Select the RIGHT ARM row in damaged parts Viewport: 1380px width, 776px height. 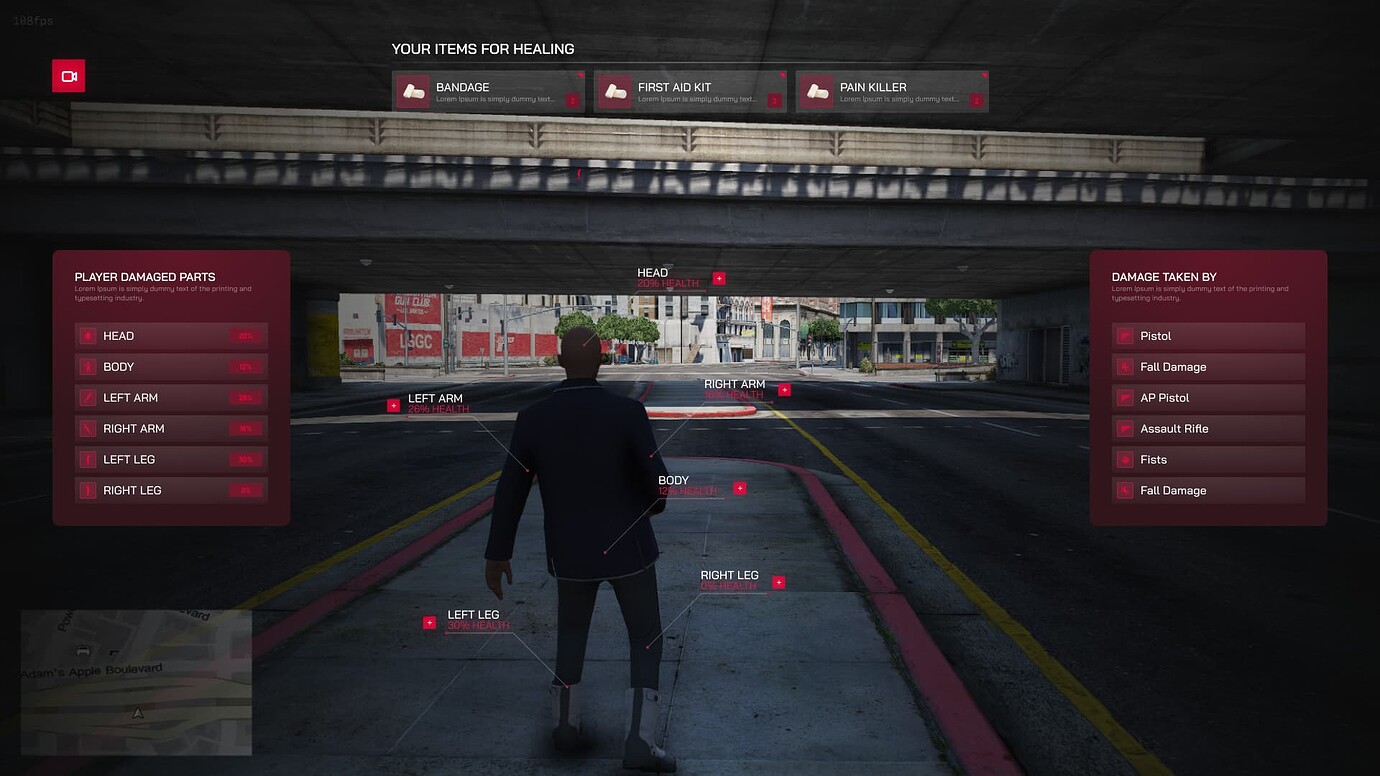coord(170,428)
